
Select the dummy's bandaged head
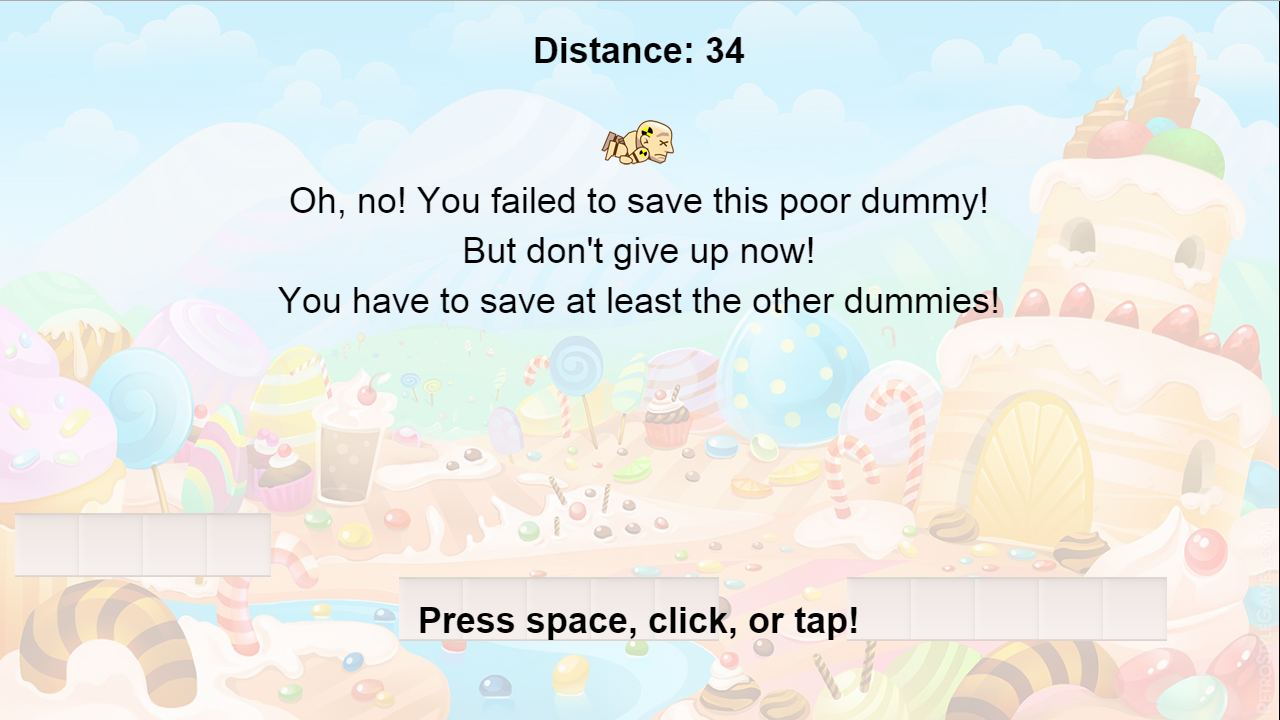click(650, 132)
